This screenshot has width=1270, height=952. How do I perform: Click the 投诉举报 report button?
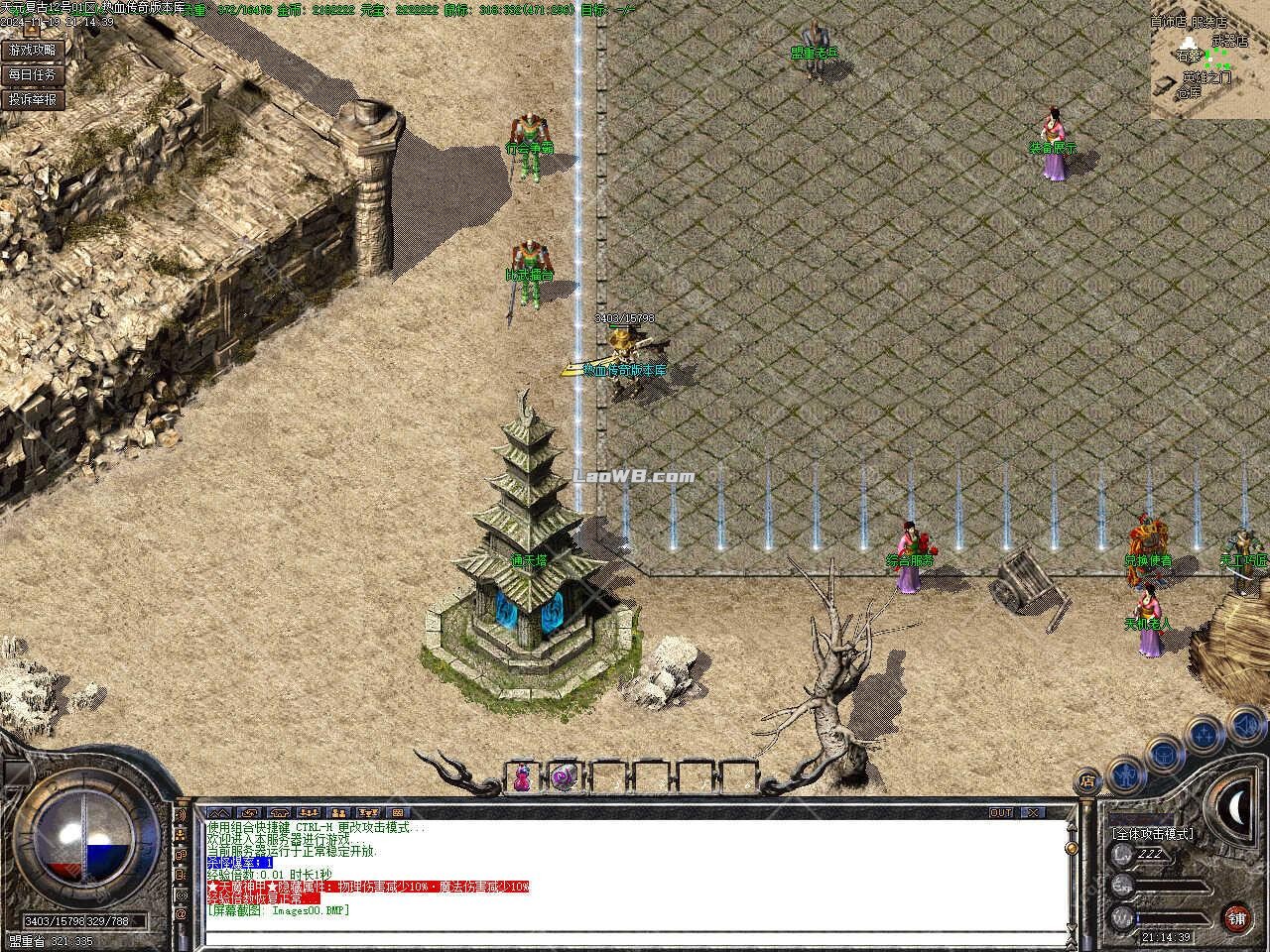tap(34, 99)
